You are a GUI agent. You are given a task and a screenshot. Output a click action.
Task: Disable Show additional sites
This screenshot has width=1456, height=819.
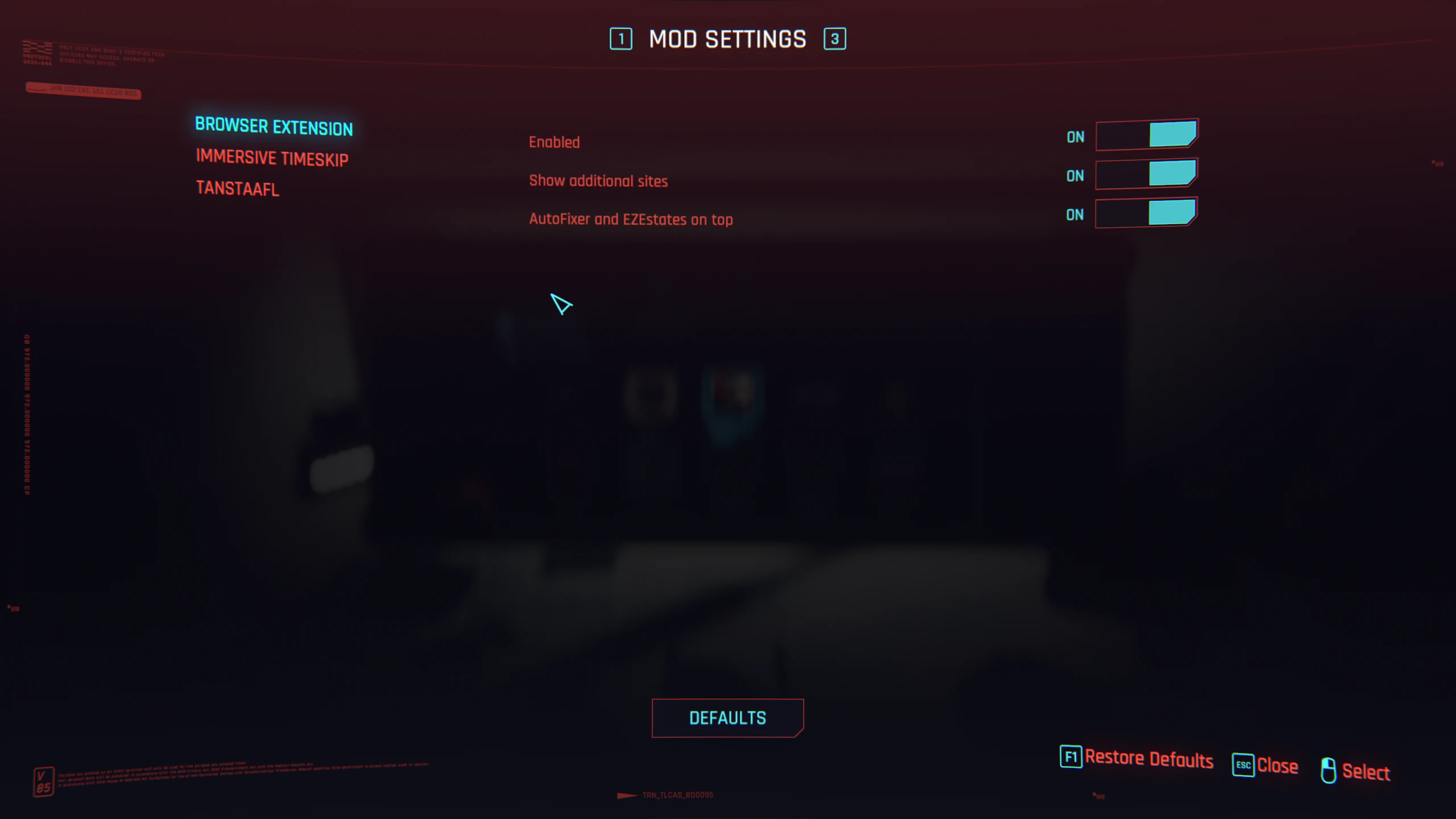[1146, 175]
